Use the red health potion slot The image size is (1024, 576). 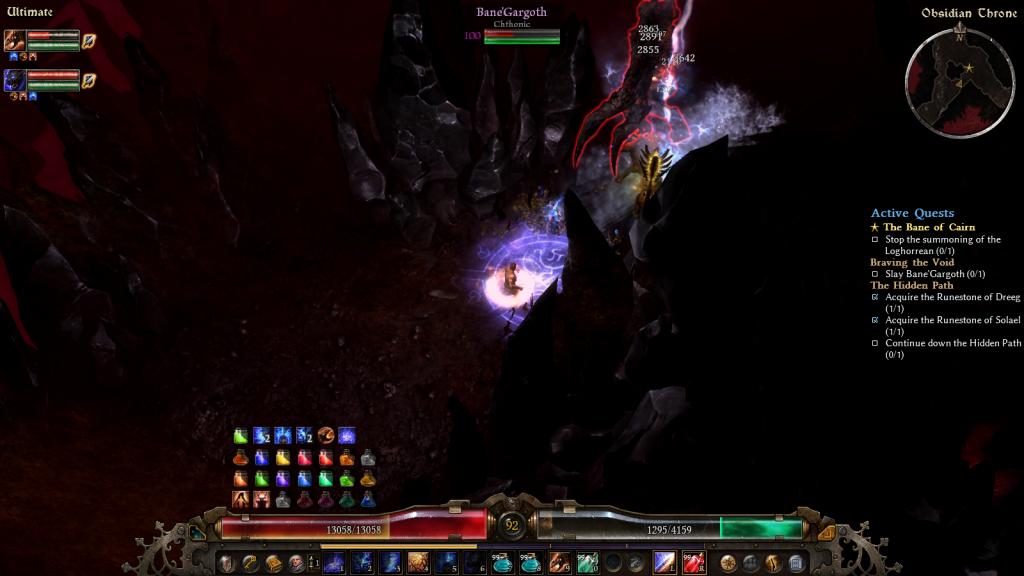(693, 562)
